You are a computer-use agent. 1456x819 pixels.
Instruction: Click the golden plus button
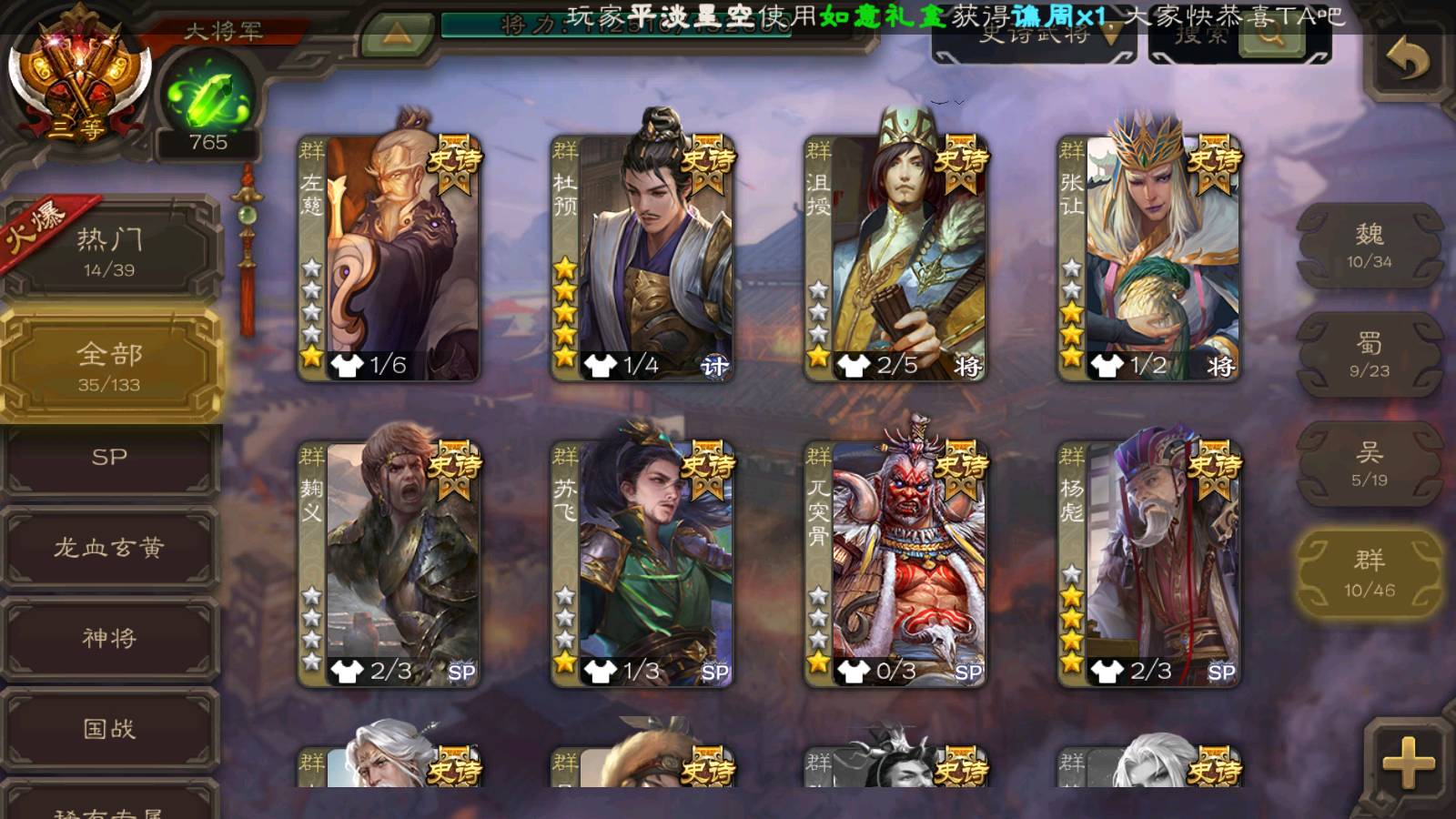coord(1407,763)
